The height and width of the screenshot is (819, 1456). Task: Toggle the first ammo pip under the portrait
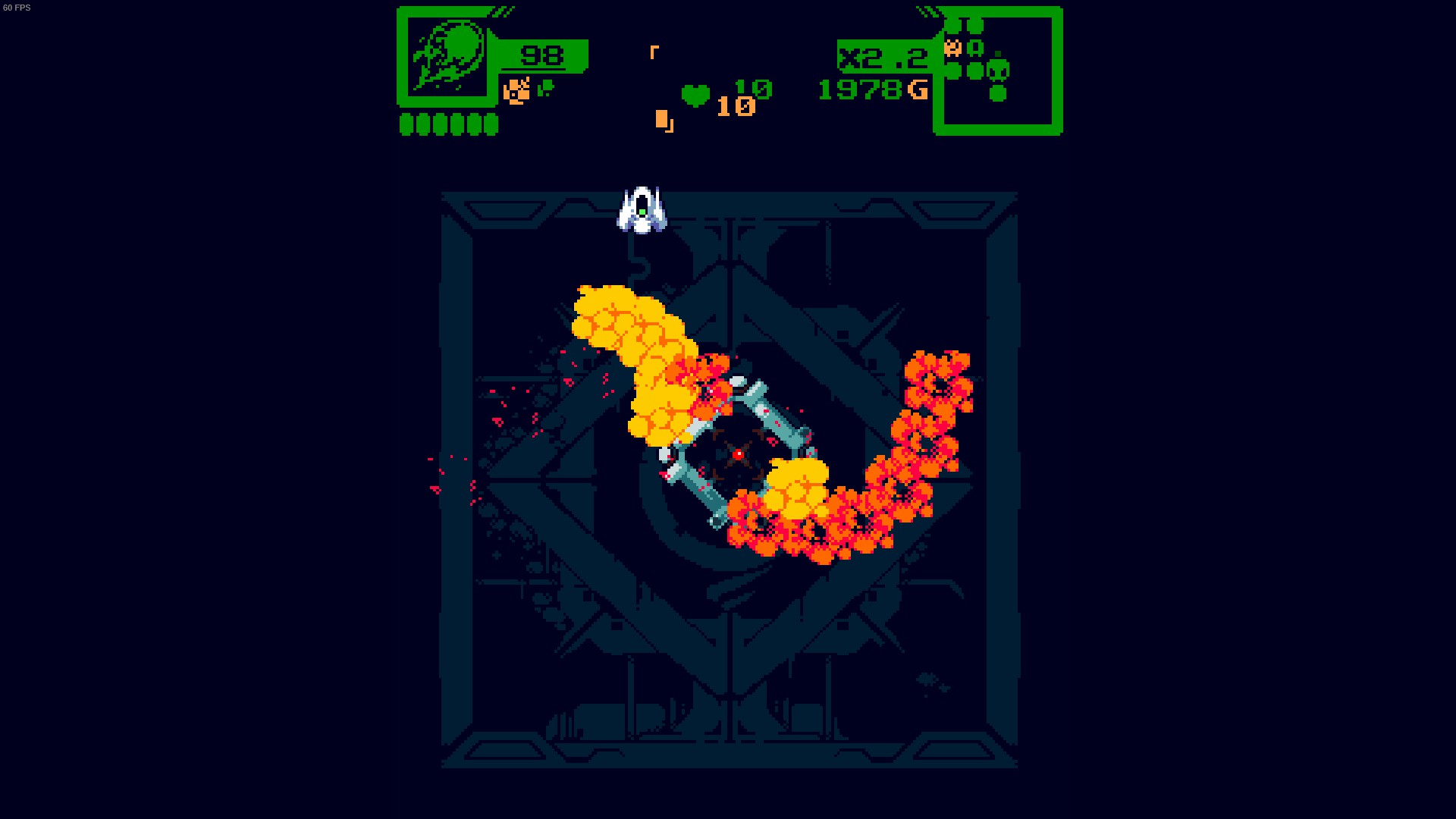407,124
